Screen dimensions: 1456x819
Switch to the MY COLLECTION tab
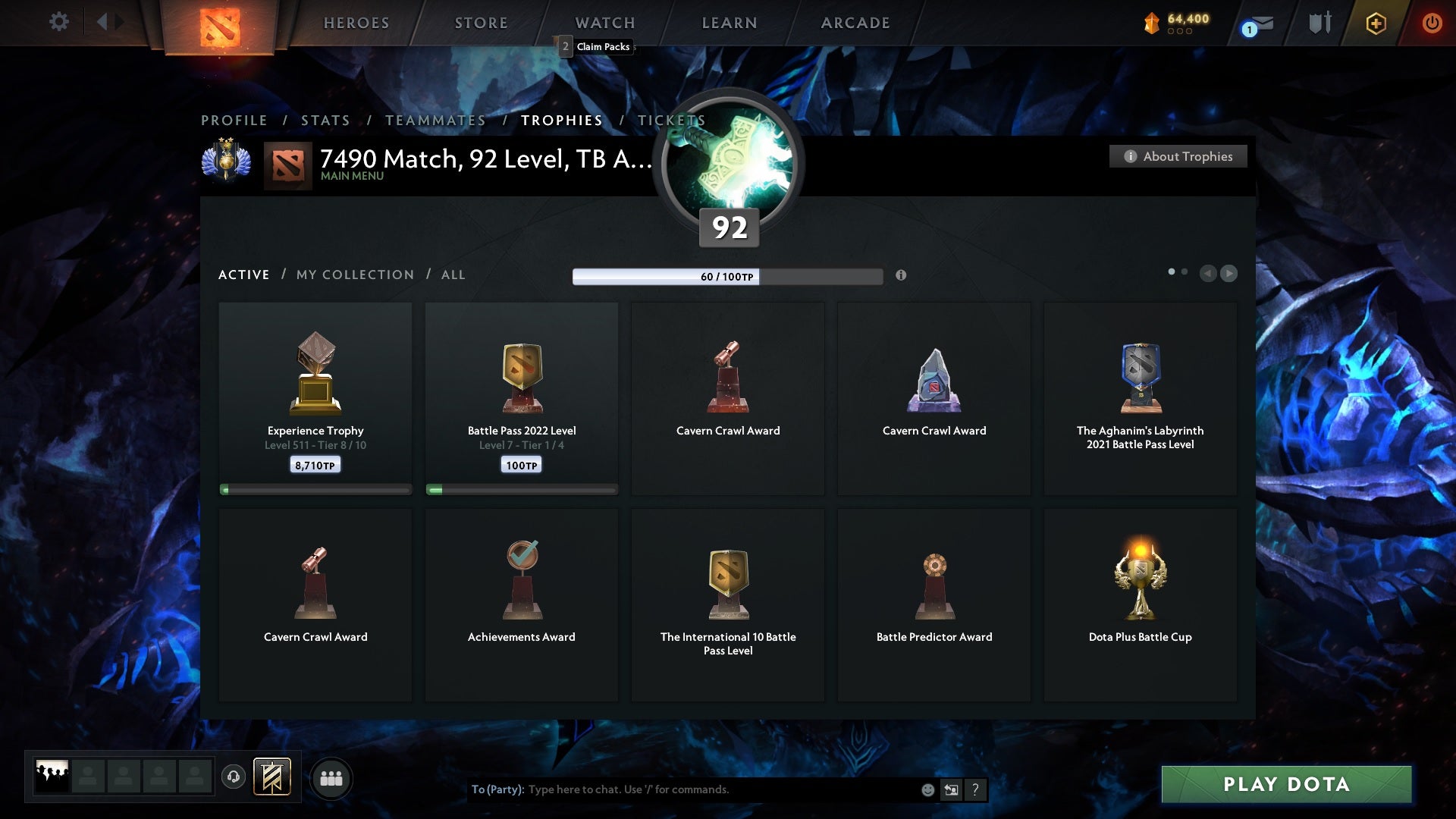coord(354,275)
